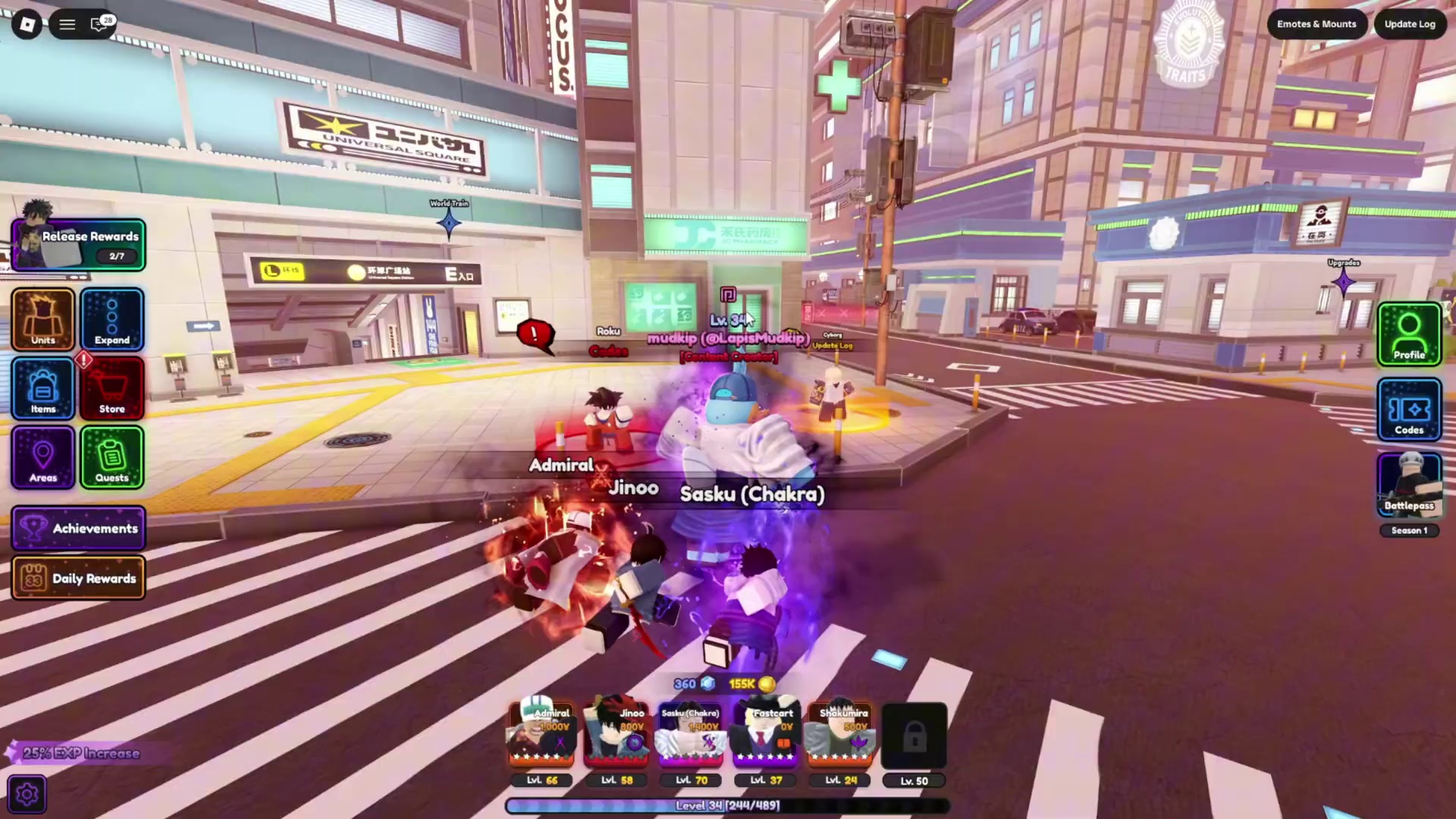Open Release Rewards panel

(79, 245)
